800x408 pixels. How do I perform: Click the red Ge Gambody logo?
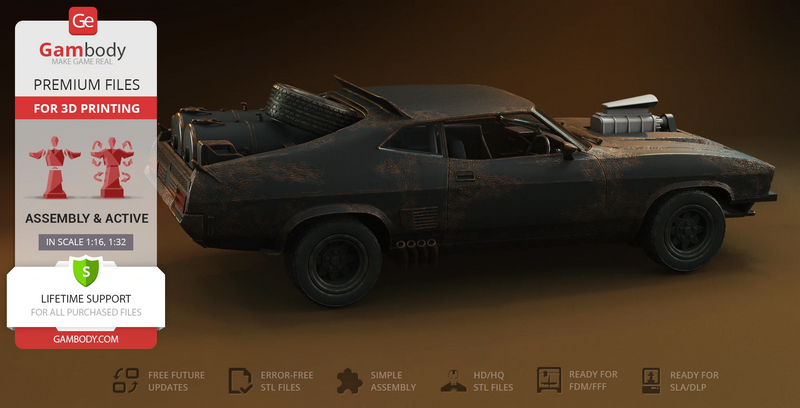click(x=84, y=20)
